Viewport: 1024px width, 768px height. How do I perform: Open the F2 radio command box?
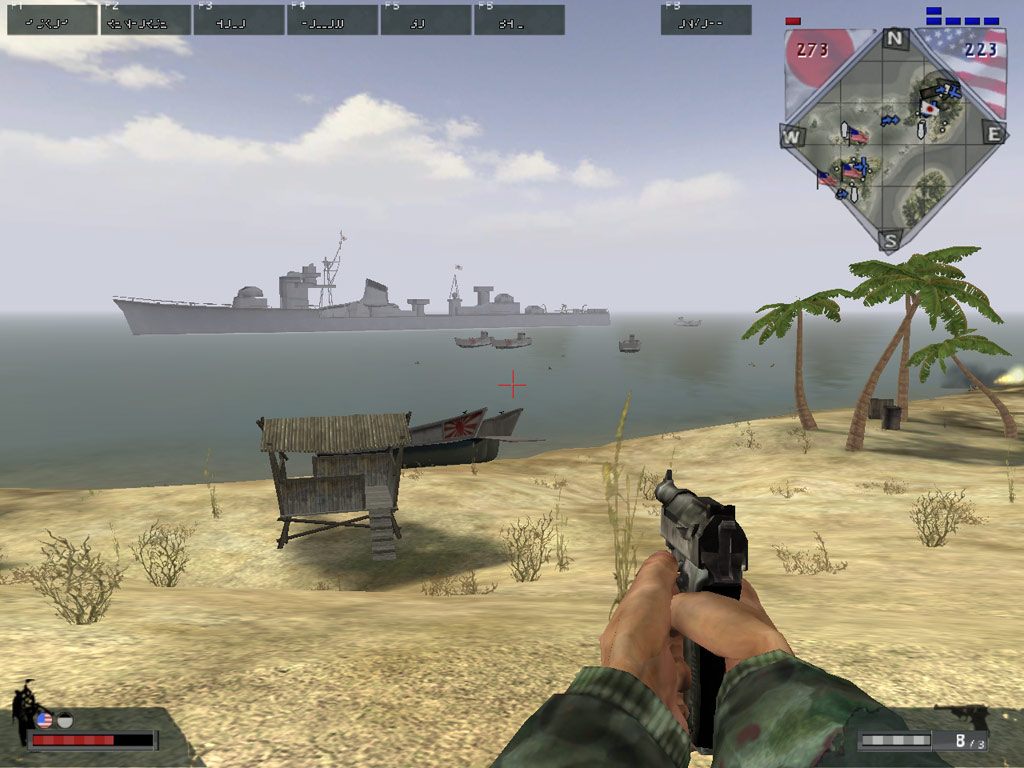(x=146, y=20)
